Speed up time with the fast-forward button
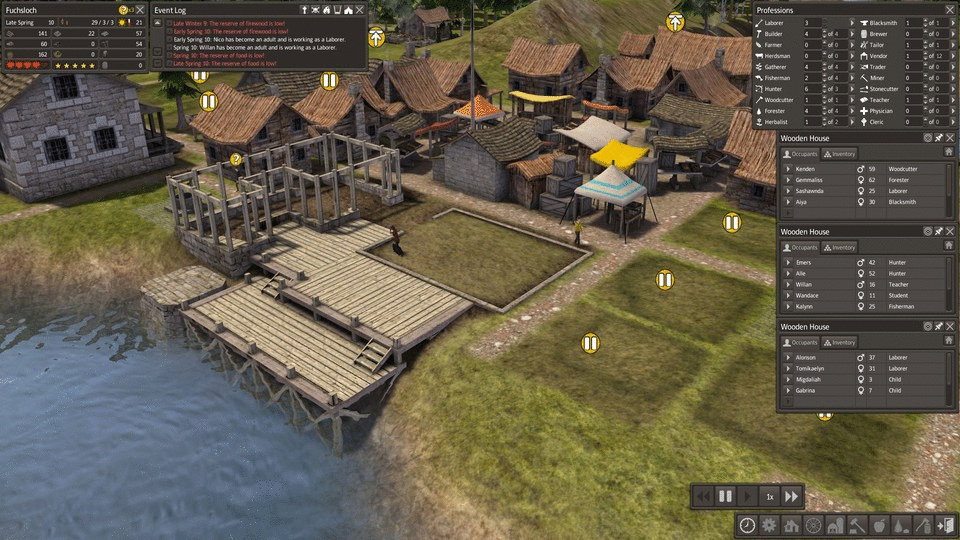The image size is (960, 540). [791, 496]
